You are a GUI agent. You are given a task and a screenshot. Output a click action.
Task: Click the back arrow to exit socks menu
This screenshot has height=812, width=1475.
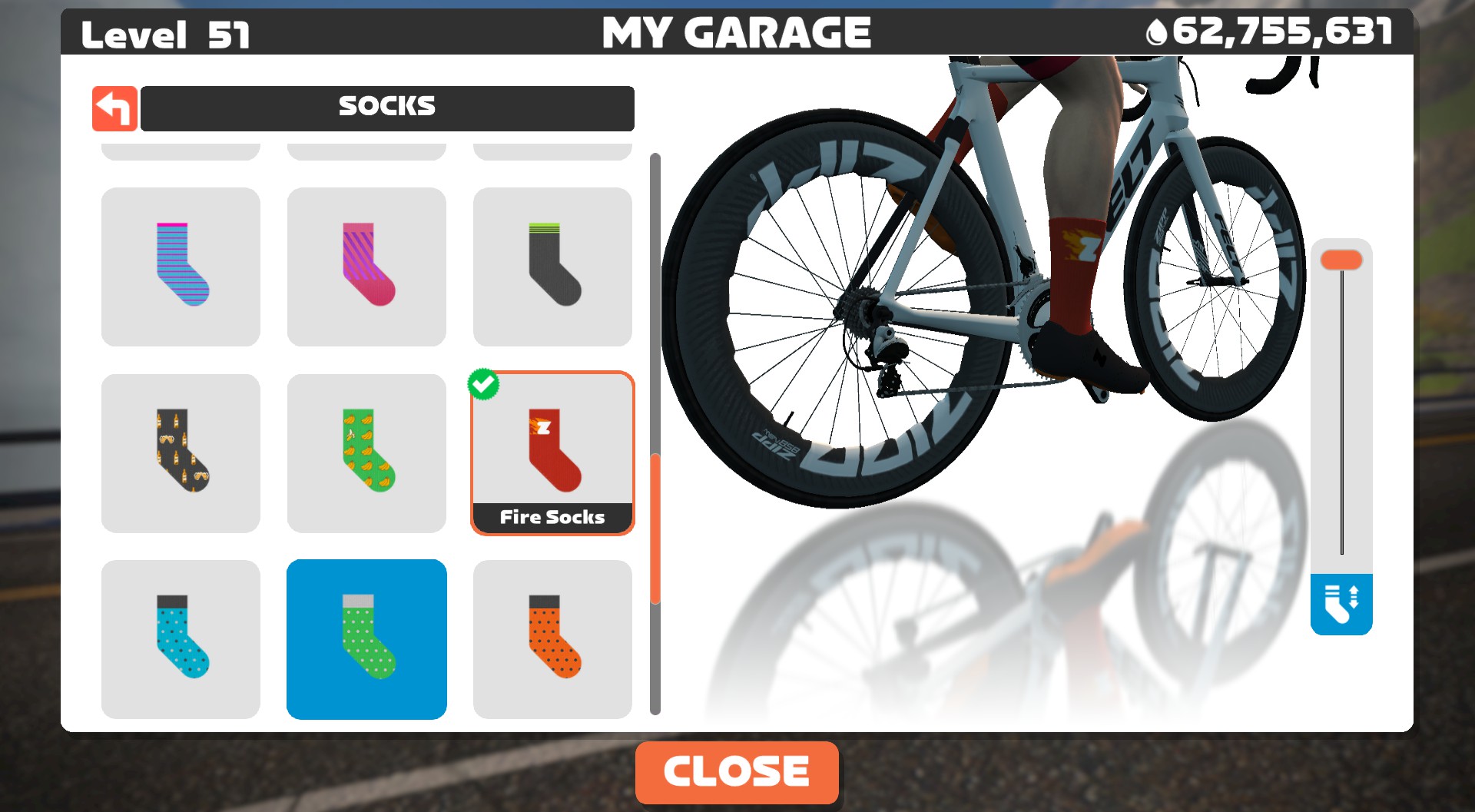click(x=114, y=108)
